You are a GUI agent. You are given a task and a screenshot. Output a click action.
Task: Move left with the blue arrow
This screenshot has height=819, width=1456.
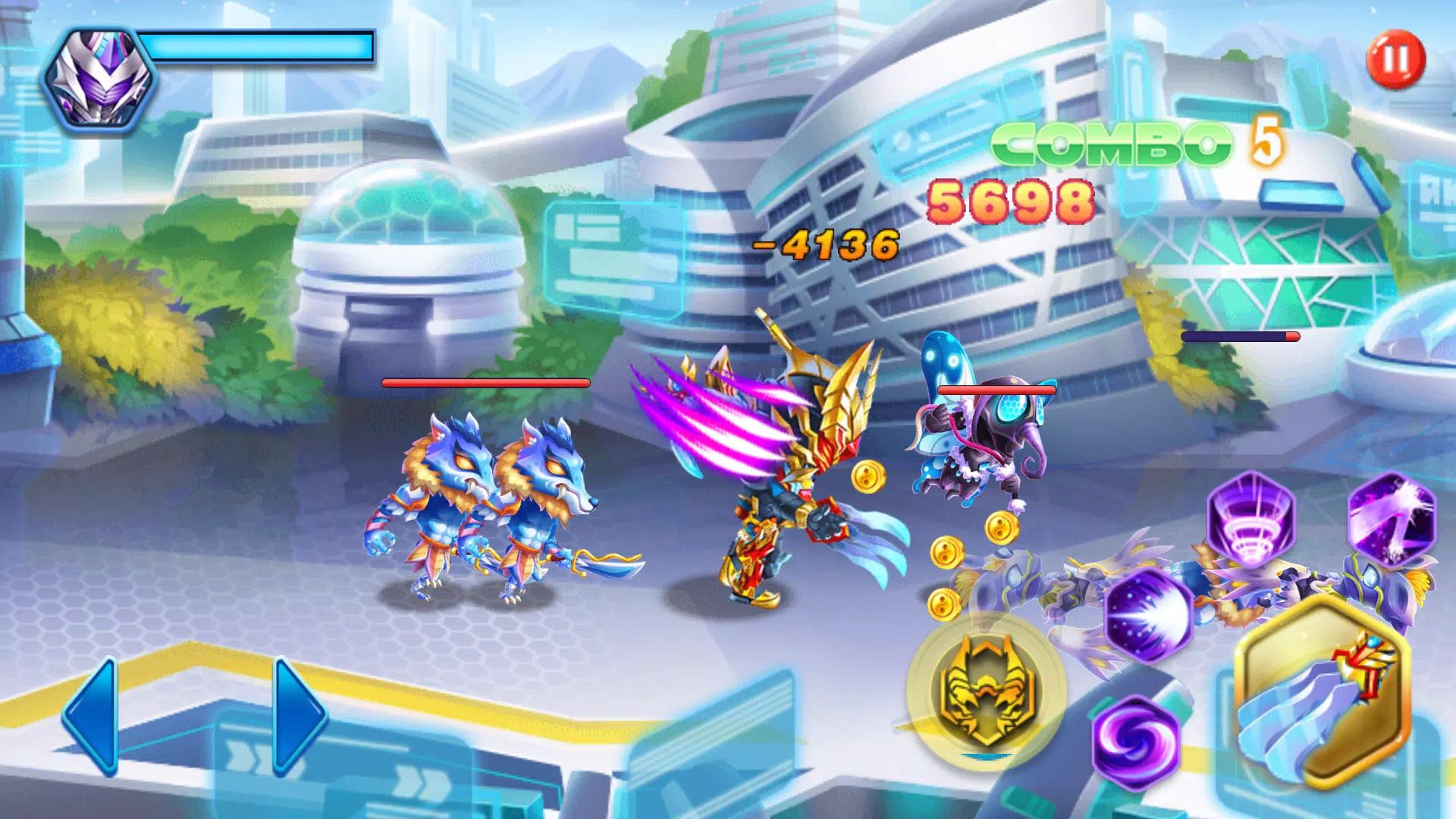coord(91,714)
